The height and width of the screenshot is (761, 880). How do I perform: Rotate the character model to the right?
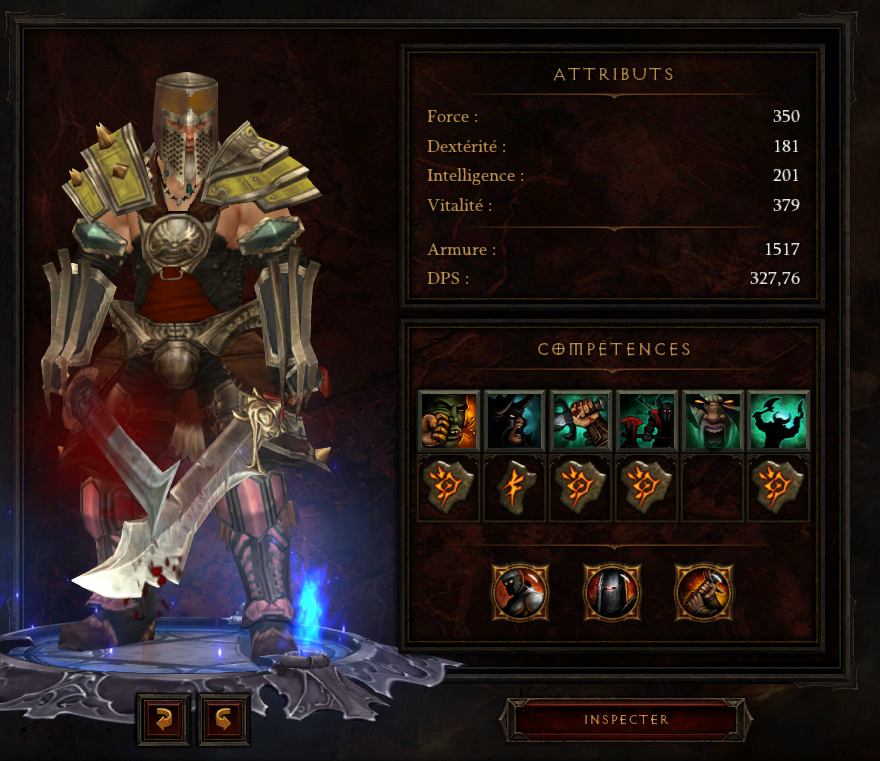click(x=224, y=718)
